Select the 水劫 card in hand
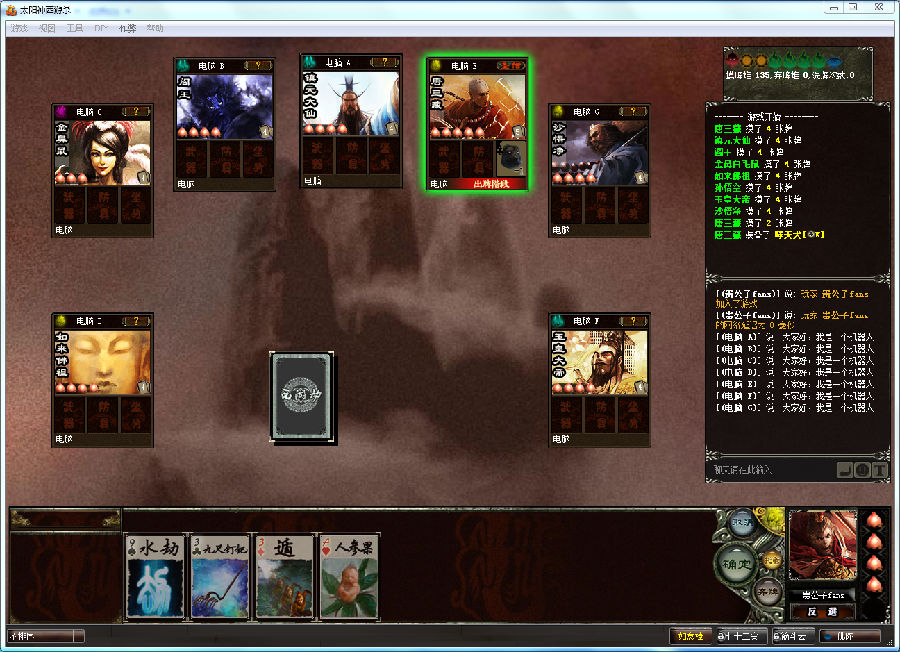Image resolution: width=900 pixels, height=652 pixels. [157, 577]
